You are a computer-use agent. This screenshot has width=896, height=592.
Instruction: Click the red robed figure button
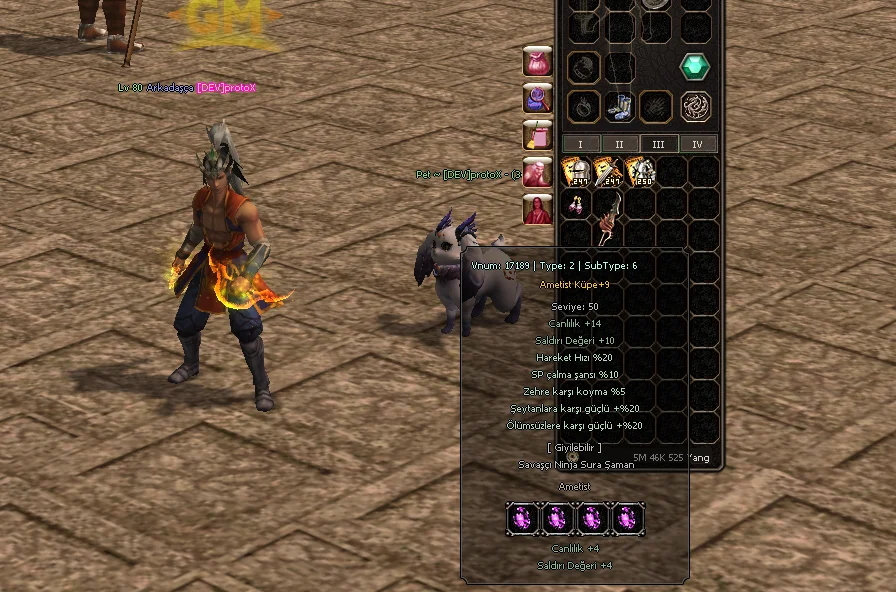[x=538, y=209]
